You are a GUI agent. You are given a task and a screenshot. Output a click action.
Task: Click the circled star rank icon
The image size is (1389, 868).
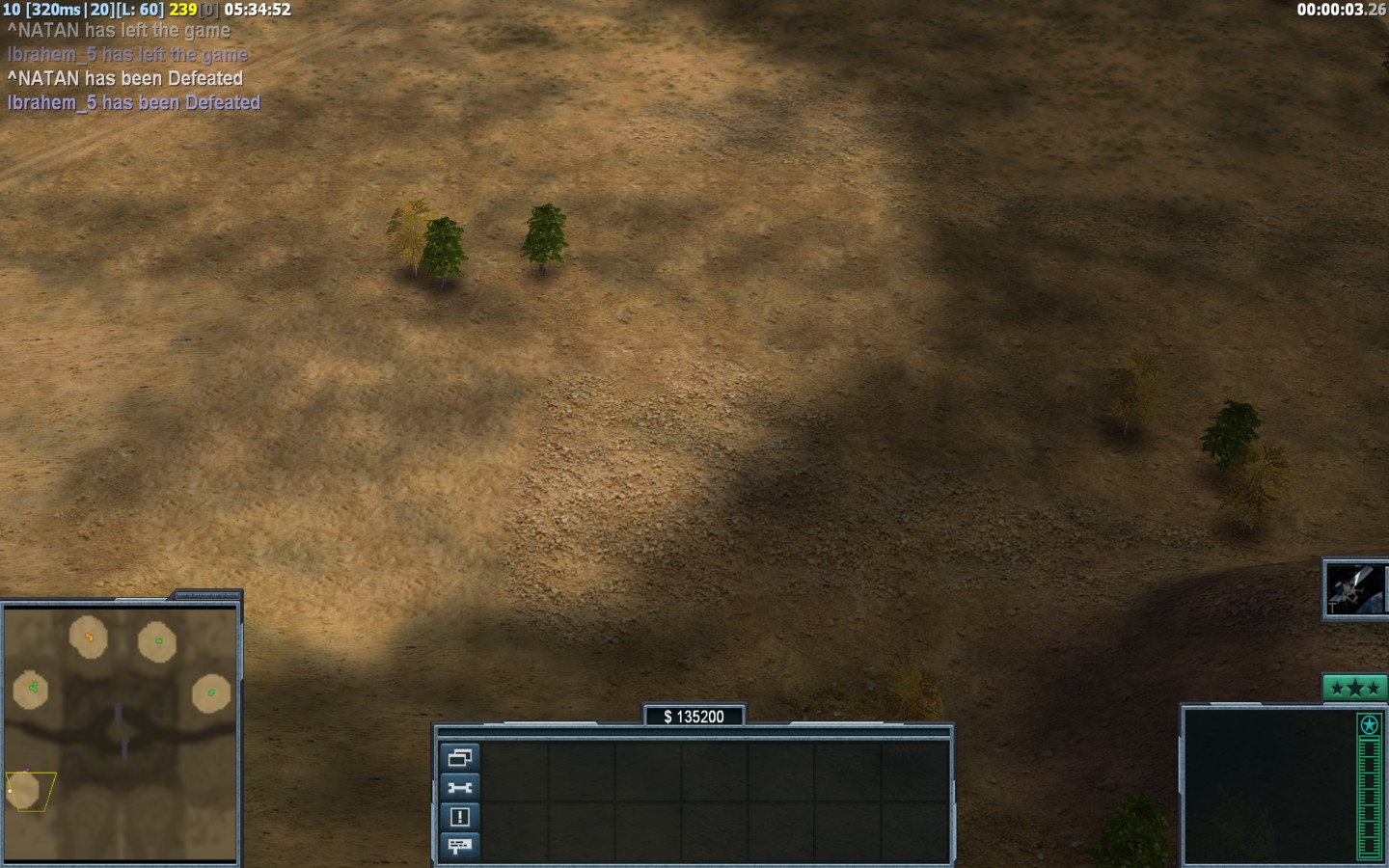[1368, 724]
